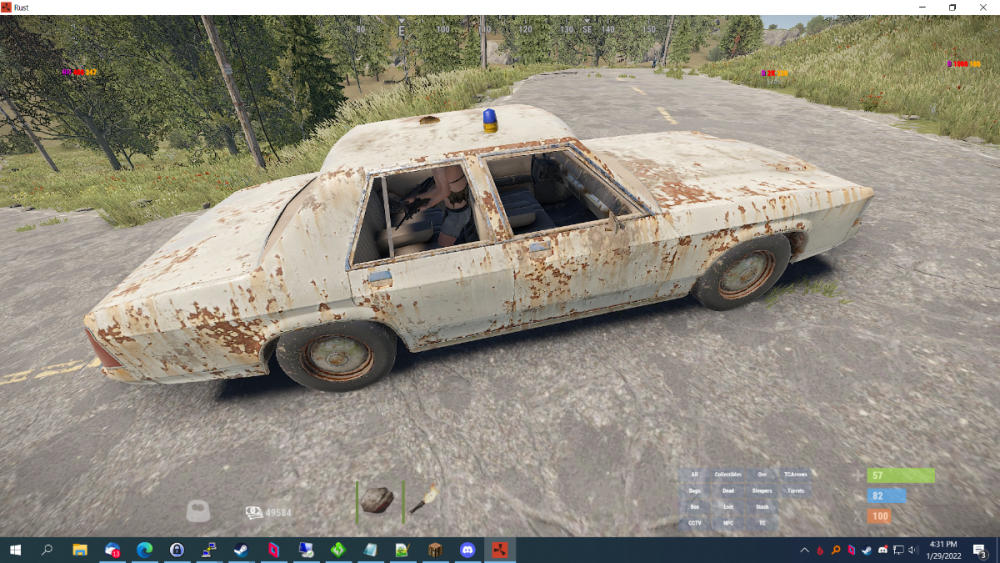Toggle the Ore filter
The image size is (1000, 563).
pyautogui.click(x=762, y=474)
